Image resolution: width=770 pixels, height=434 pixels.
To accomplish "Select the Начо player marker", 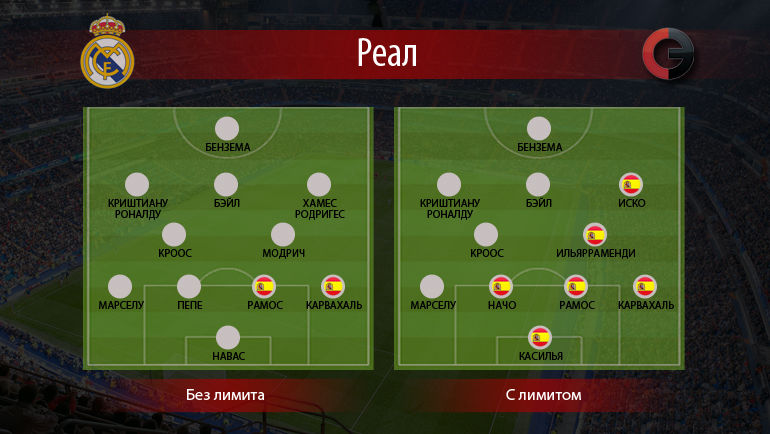I will pos(501,287).
